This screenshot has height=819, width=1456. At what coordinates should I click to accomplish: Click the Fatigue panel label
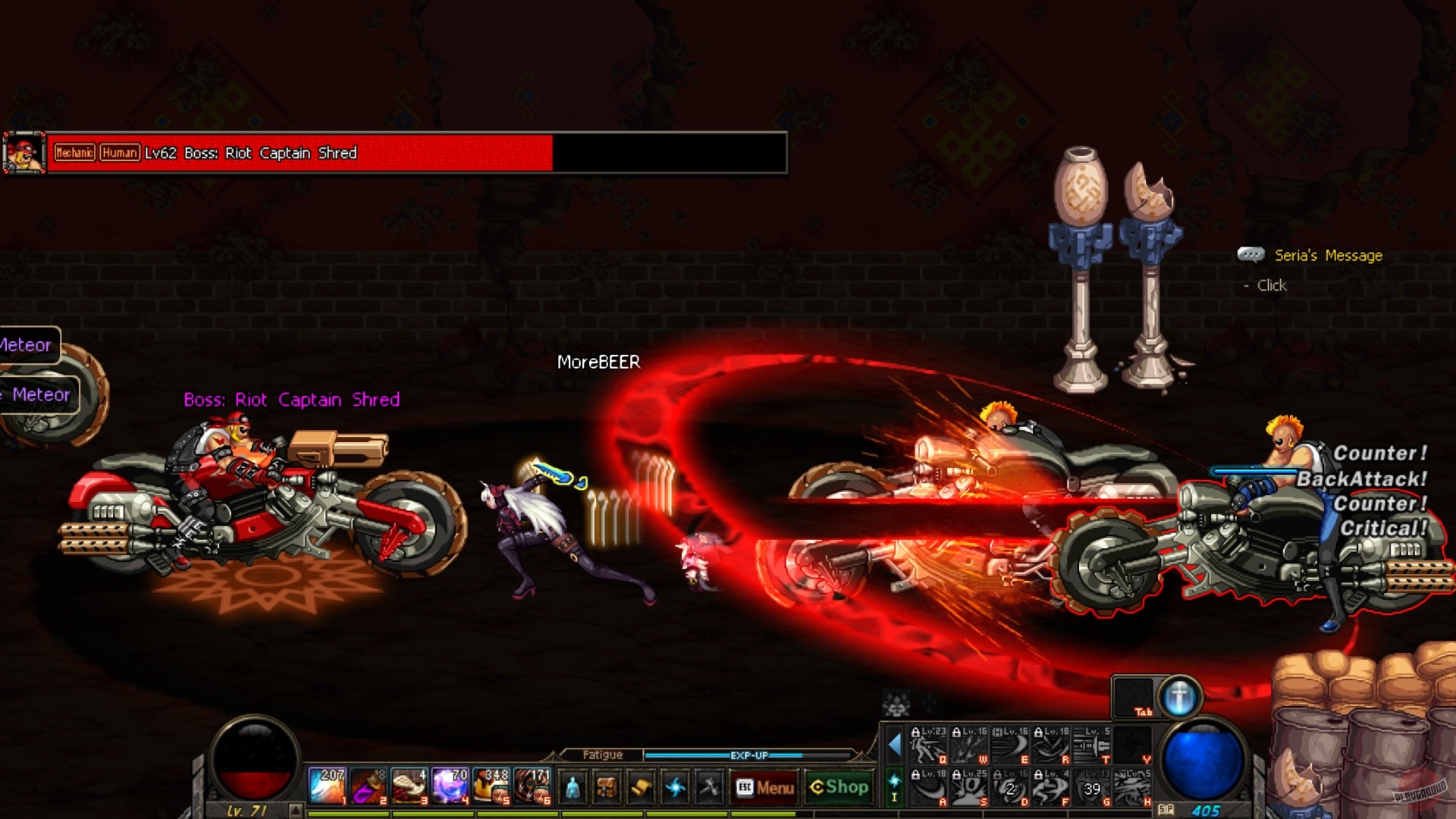click(604, 755)
